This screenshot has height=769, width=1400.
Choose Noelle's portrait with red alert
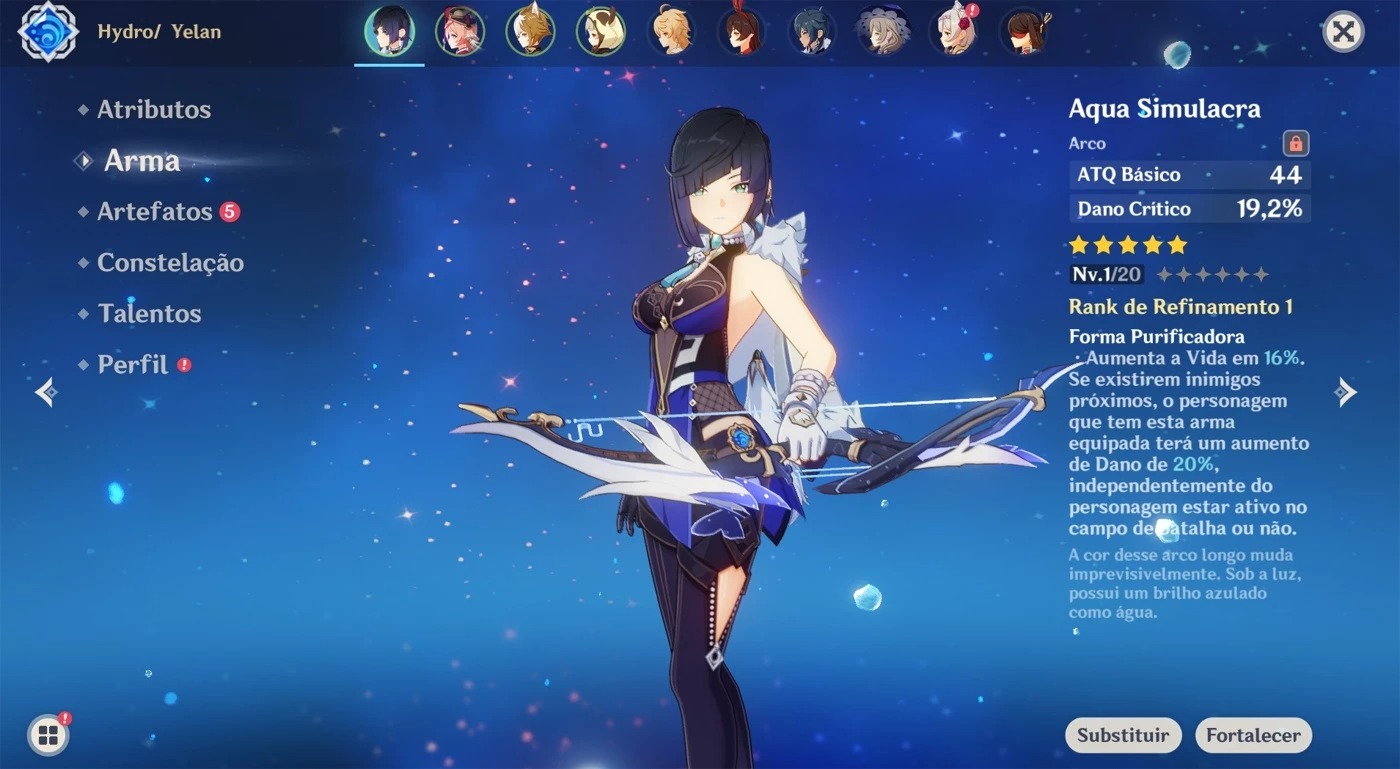point(953,32)
